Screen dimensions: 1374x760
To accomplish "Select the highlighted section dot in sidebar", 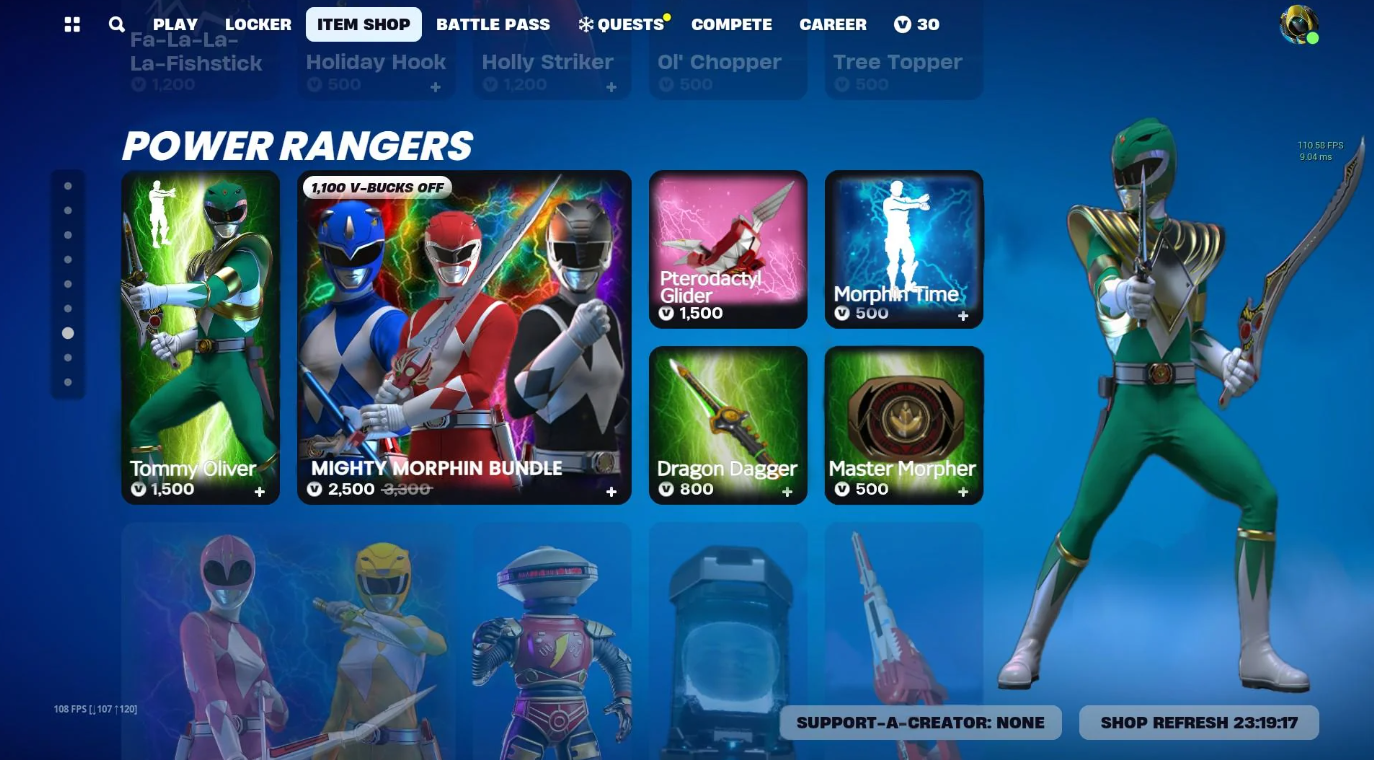I will click(68, 333).
